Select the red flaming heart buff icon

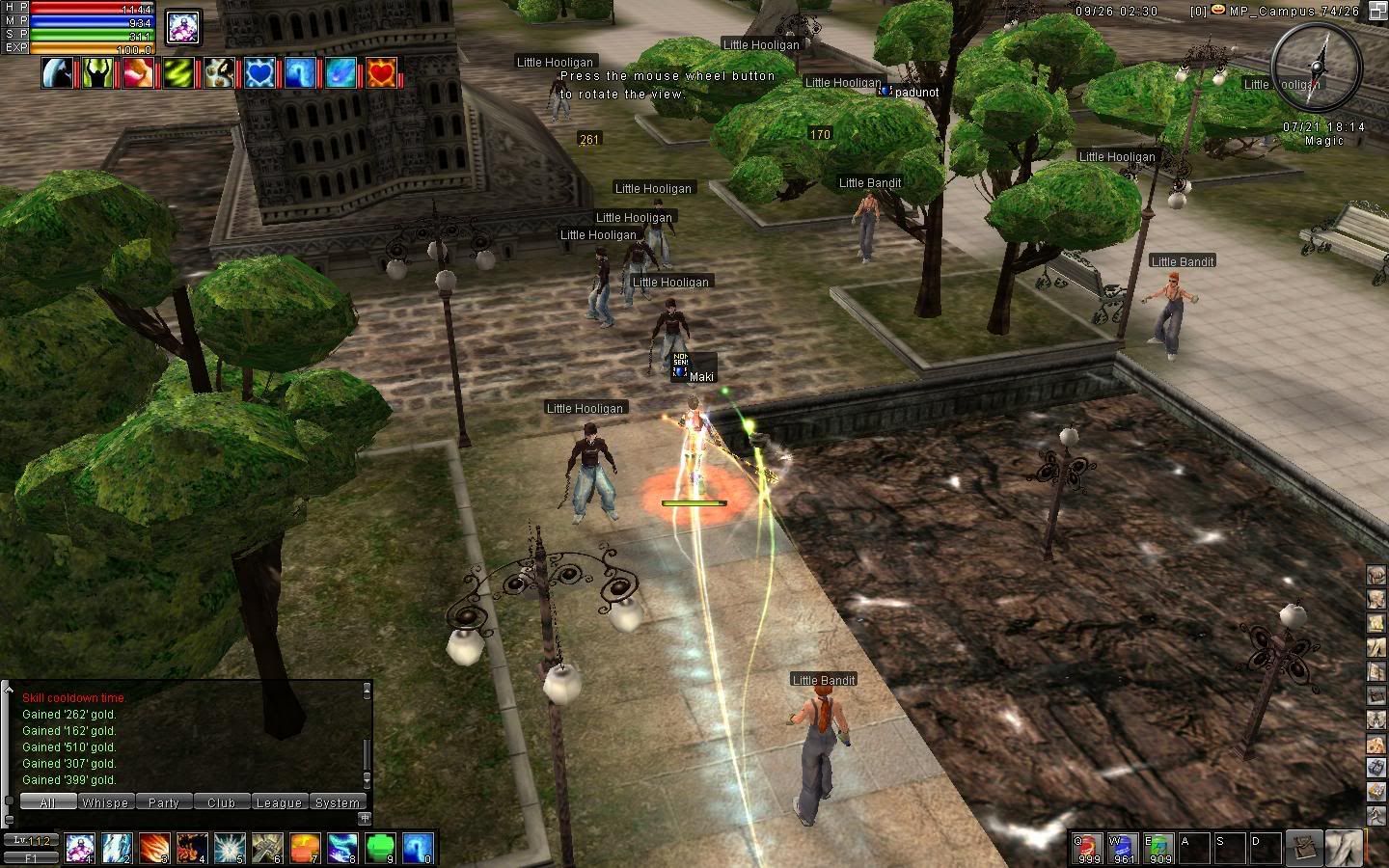coord(382,72)
